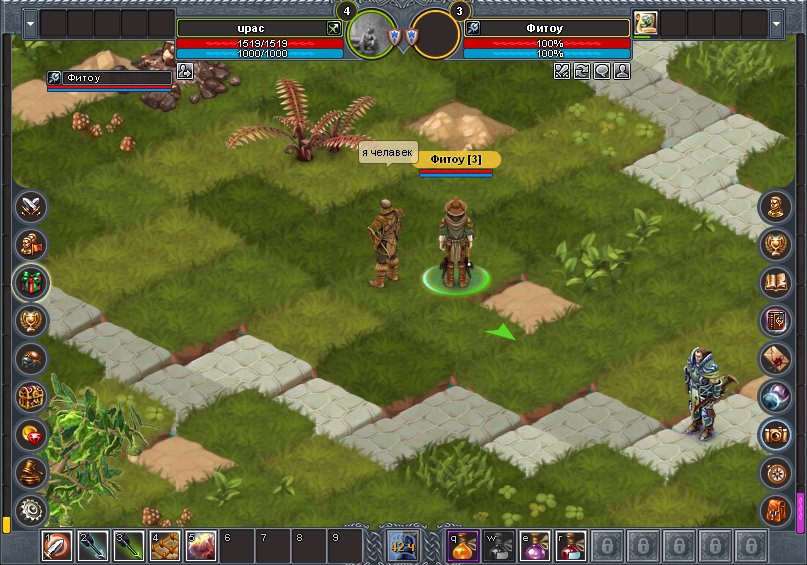Open the sealed letter mail icon
Viewport: 807px width, 565px height.
(775, 358)
